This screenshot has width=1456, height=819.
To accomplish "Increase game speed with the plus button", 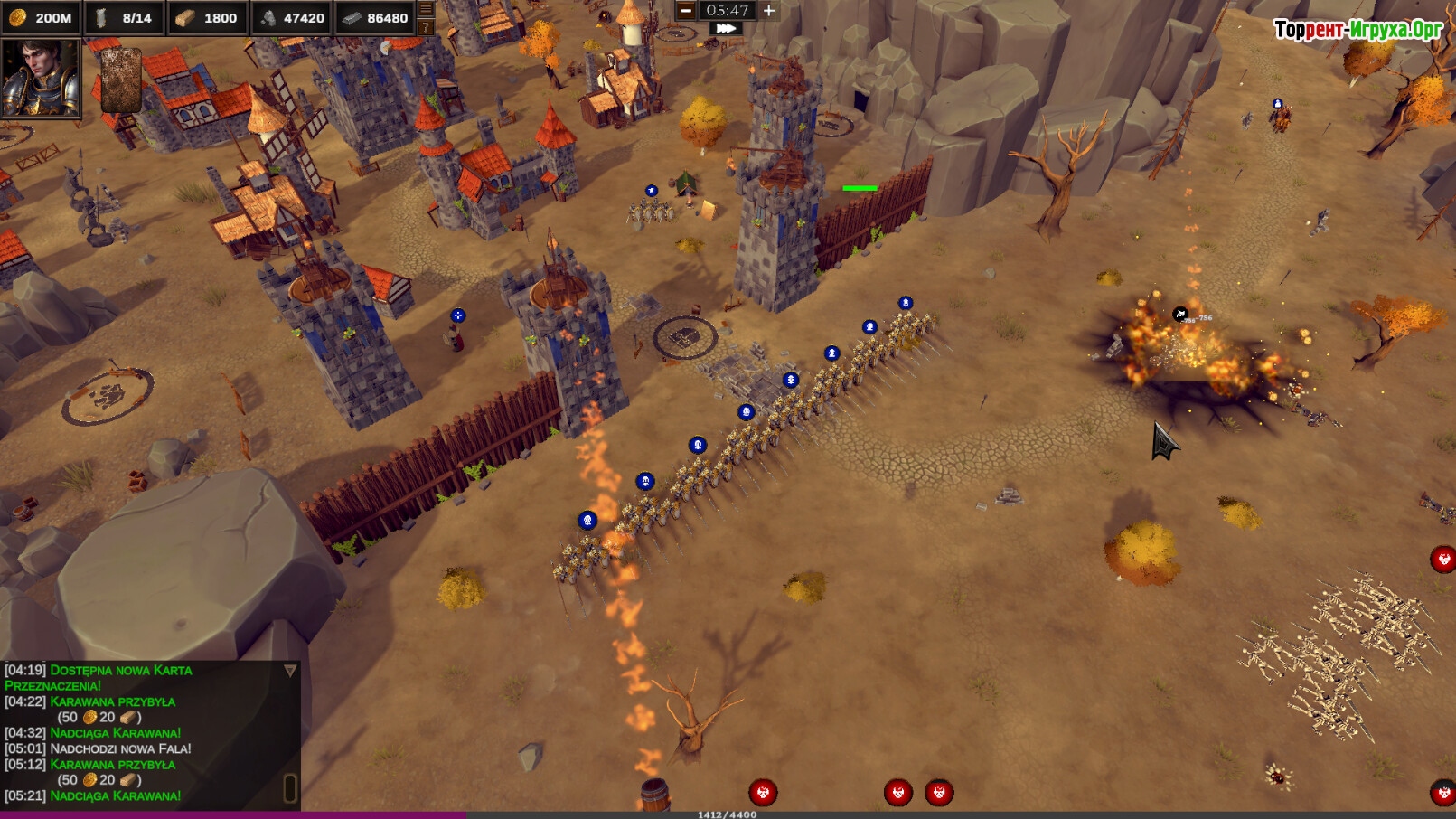I will click(769, 11).
